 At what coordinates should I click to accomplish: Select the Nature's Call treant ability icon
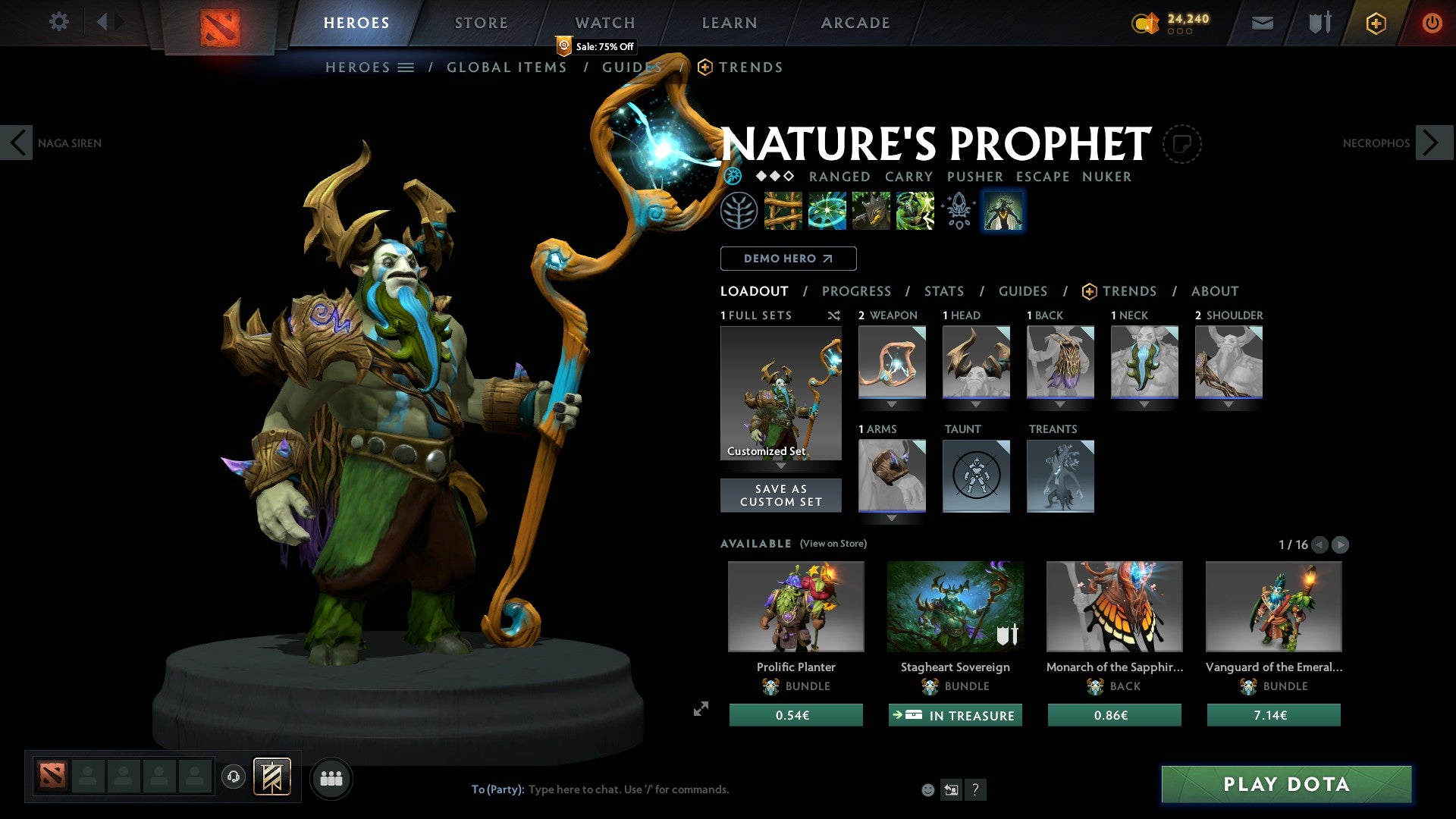(x=871, y=211)
